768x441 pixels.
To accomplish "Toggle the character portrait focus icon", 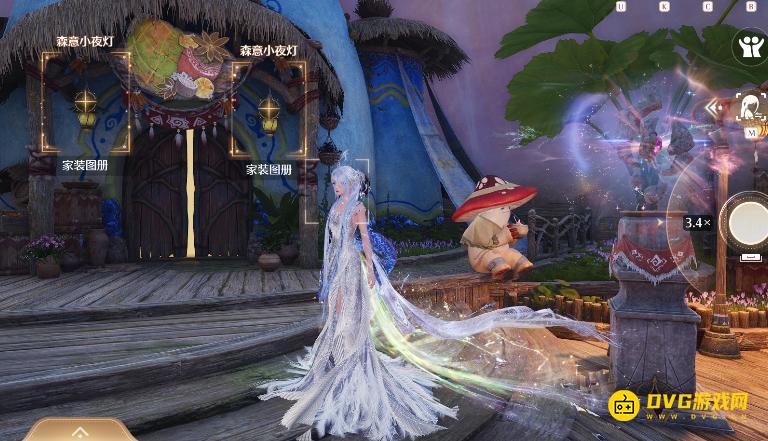I will (750, 106).
